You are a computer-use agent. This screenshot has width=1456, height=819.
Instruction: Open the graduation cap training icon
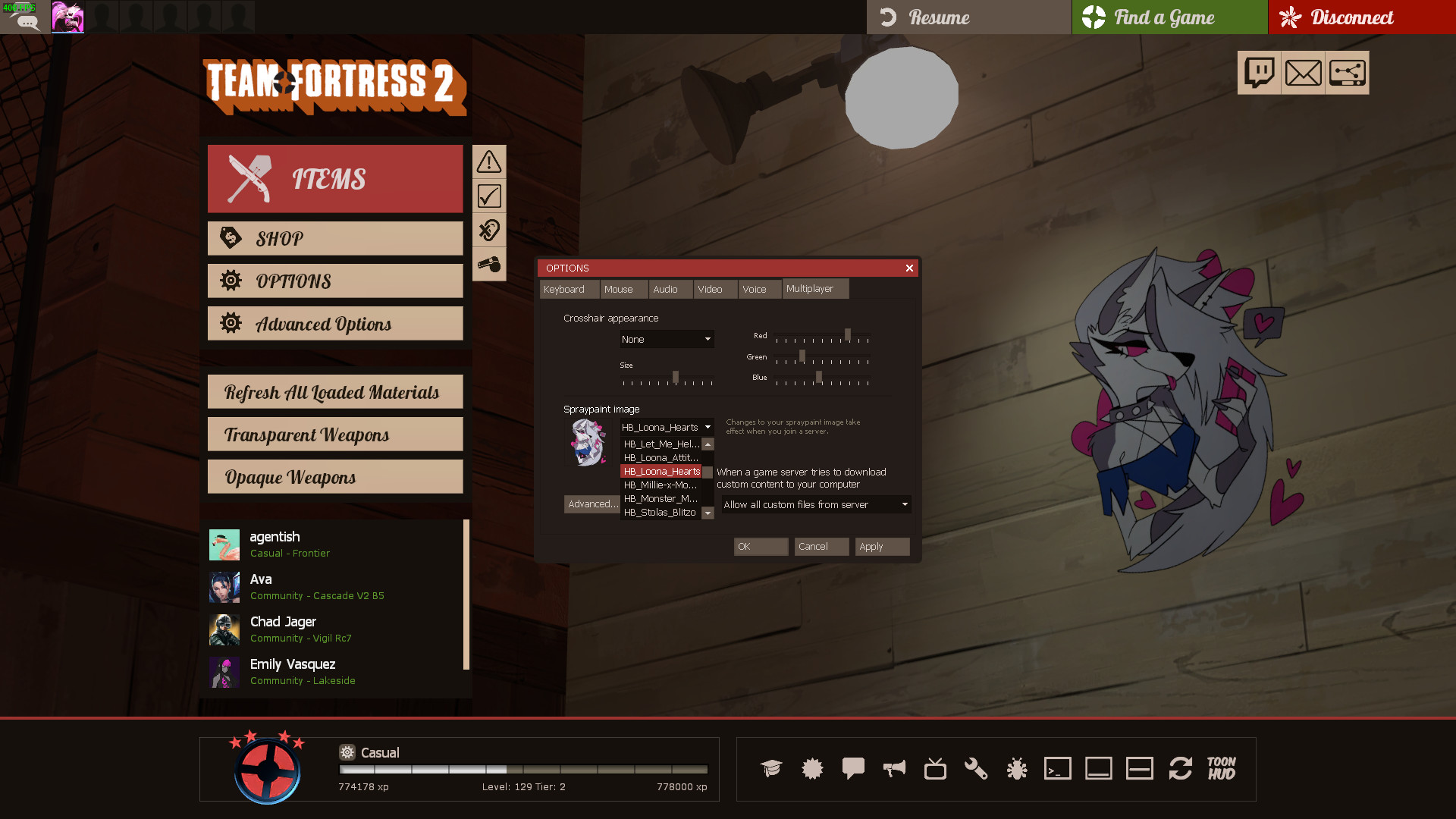click(x=771, y=768)
